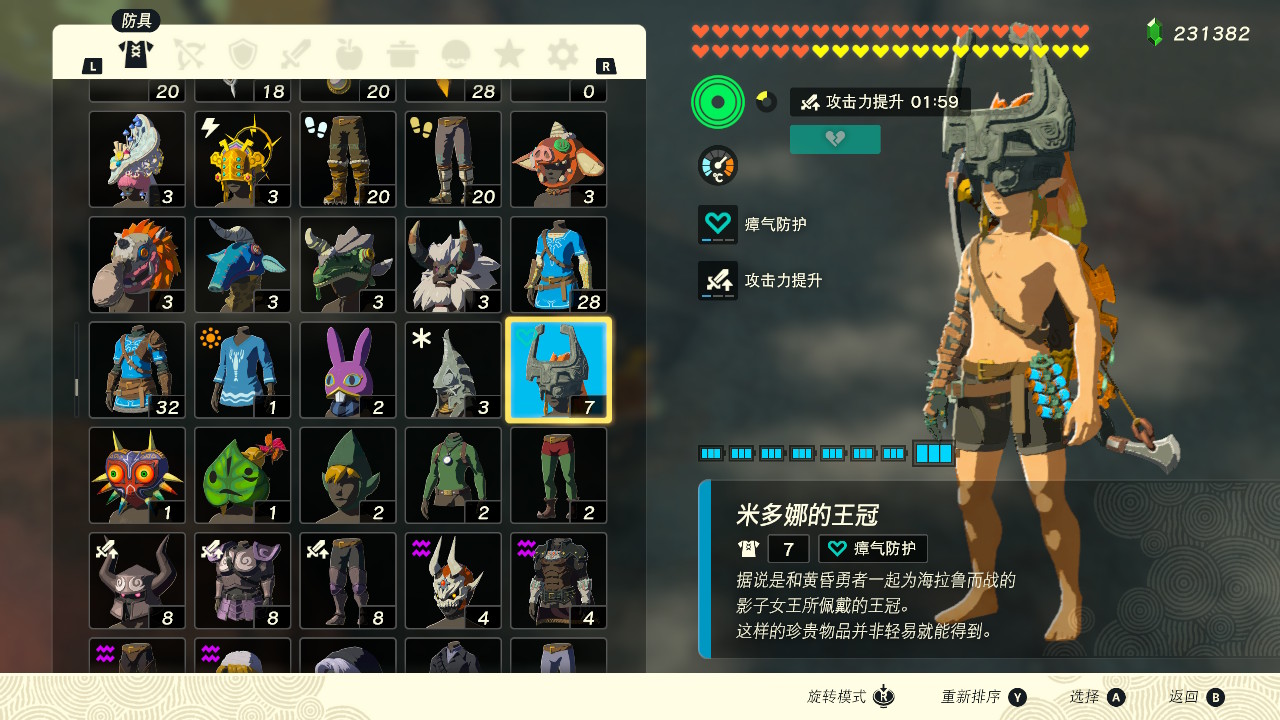Viewport: 1280px width, 720px height.
Task: Open the apple materials tab
Action: point(350,53)
